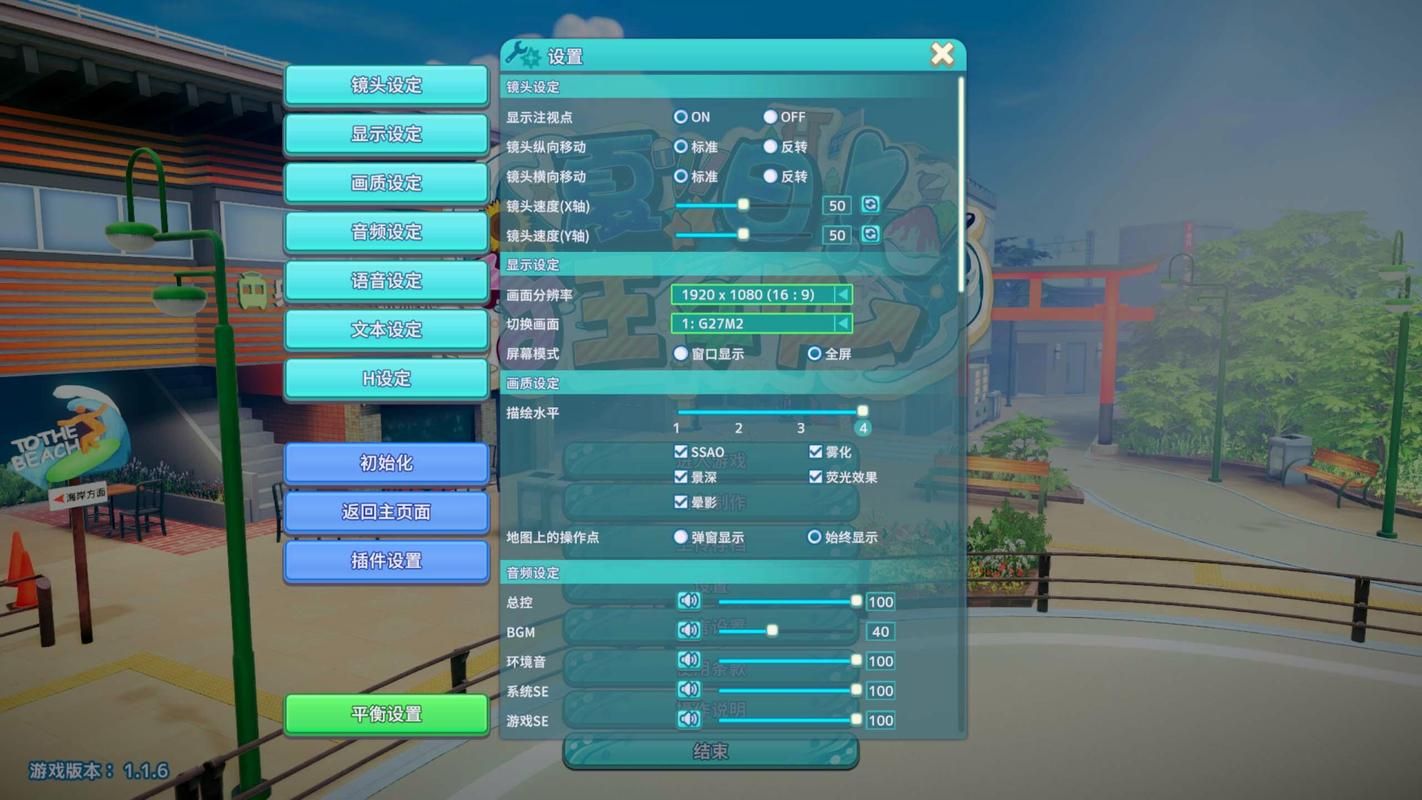Open the H设定 section from the sidebar
This screenshot has height=800, width=1422.
tap(387, 379)
